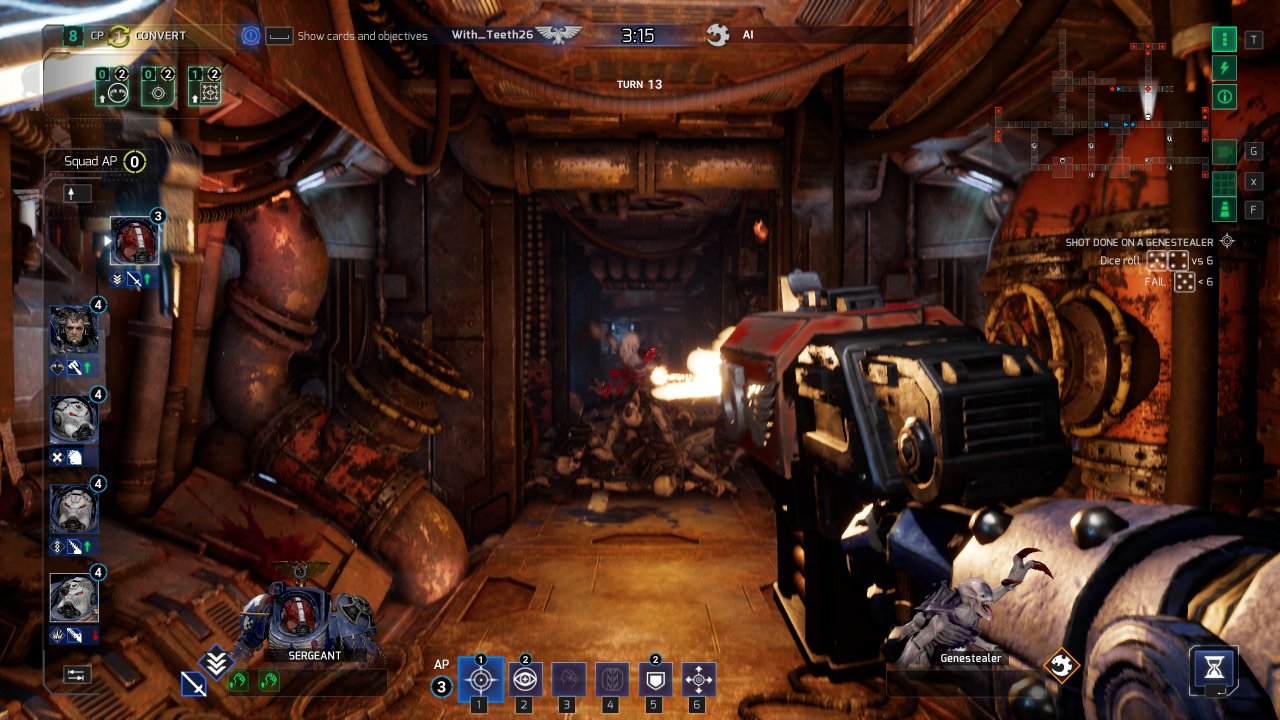Choose the shield guard action
1280x720 pixels.
coord(654,680)
